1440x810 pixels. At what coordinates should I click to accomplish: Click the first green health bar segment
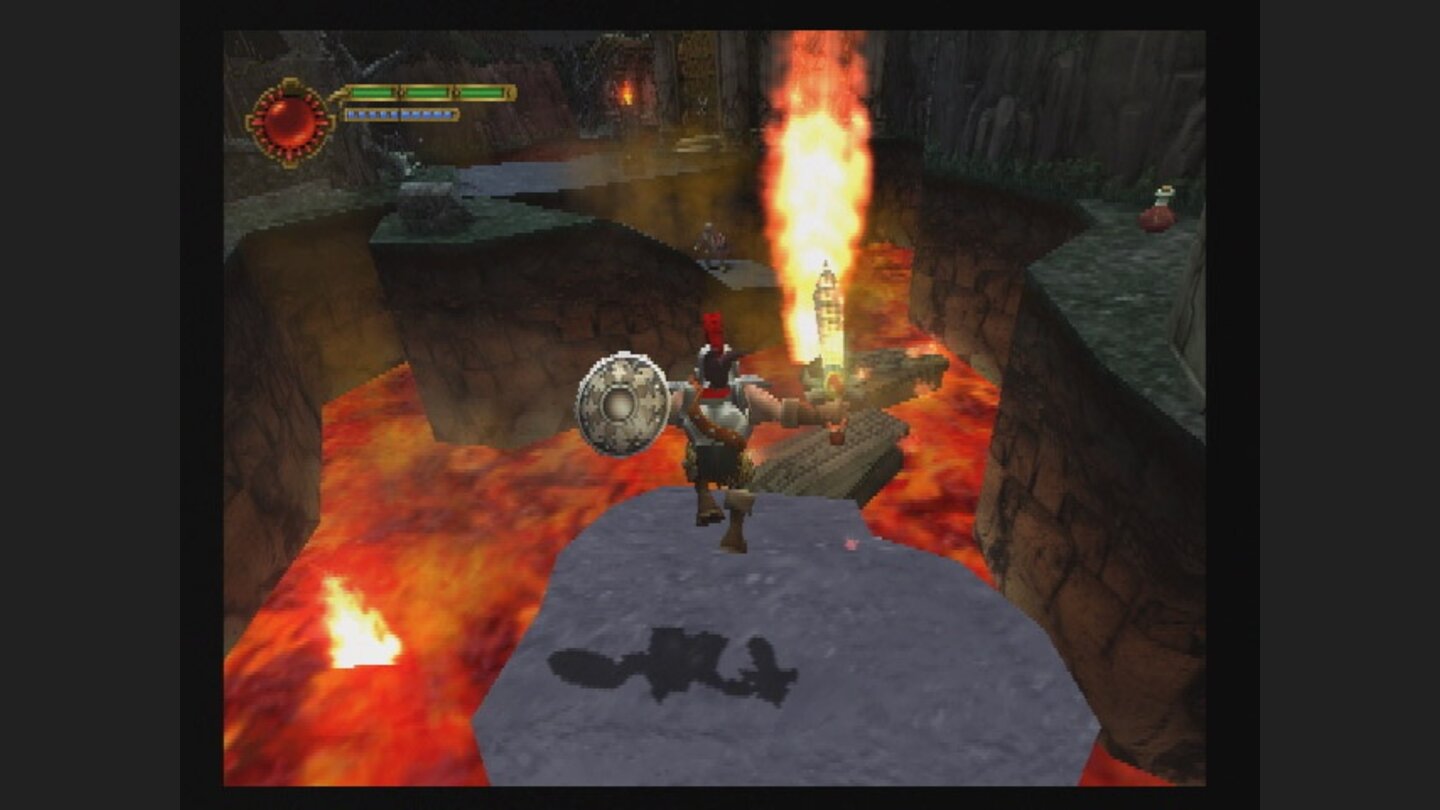[372, 92]
